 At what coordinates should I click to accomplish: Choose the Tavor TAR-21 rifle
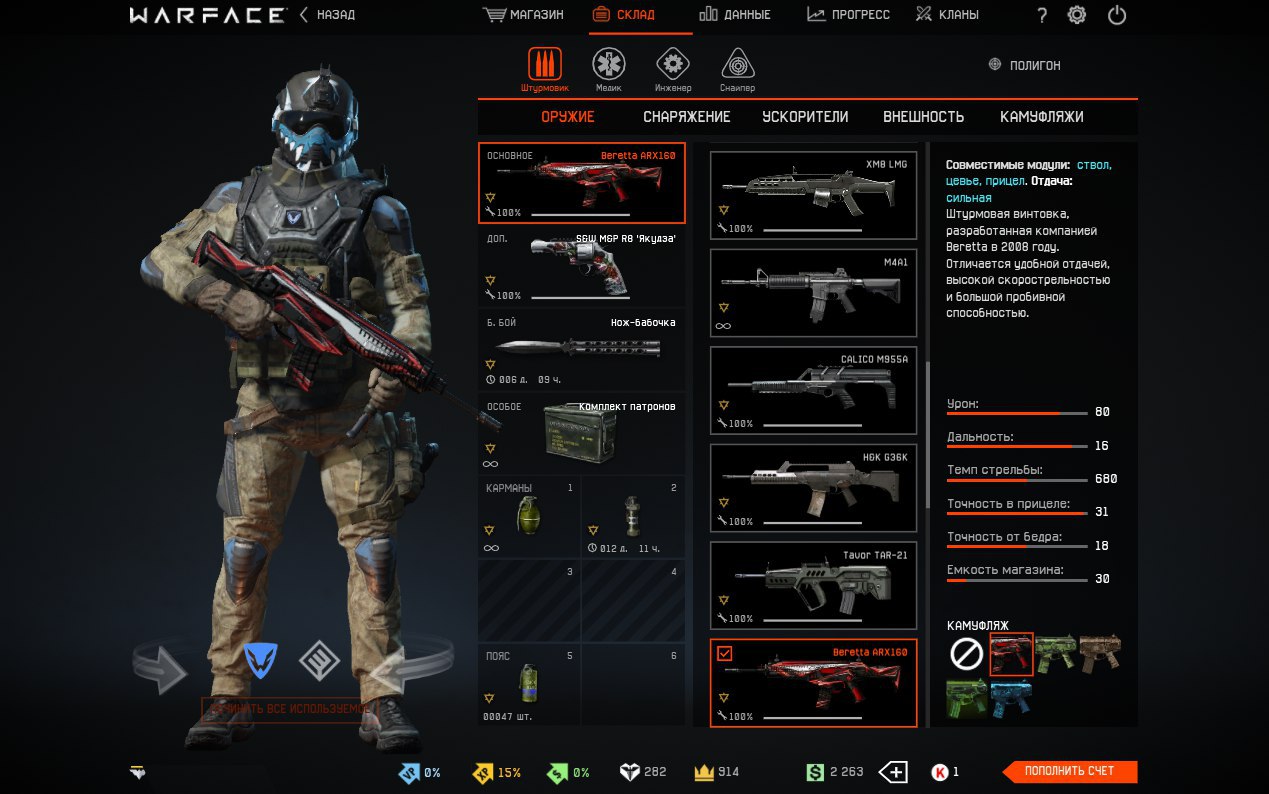tap(813, 586)
